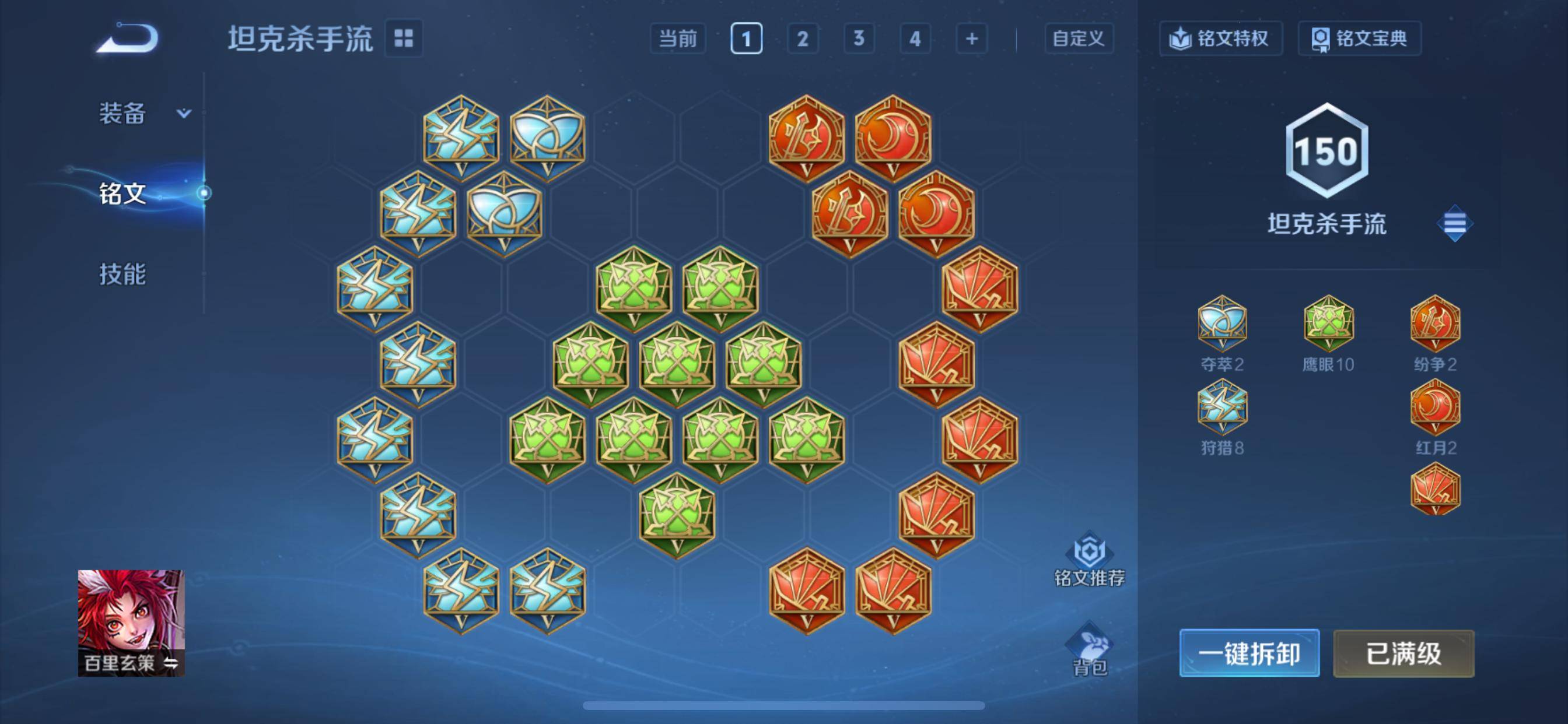Open the 铭文宝典 guide
Screen dimensions: 1568x724
coord(1359,38)
